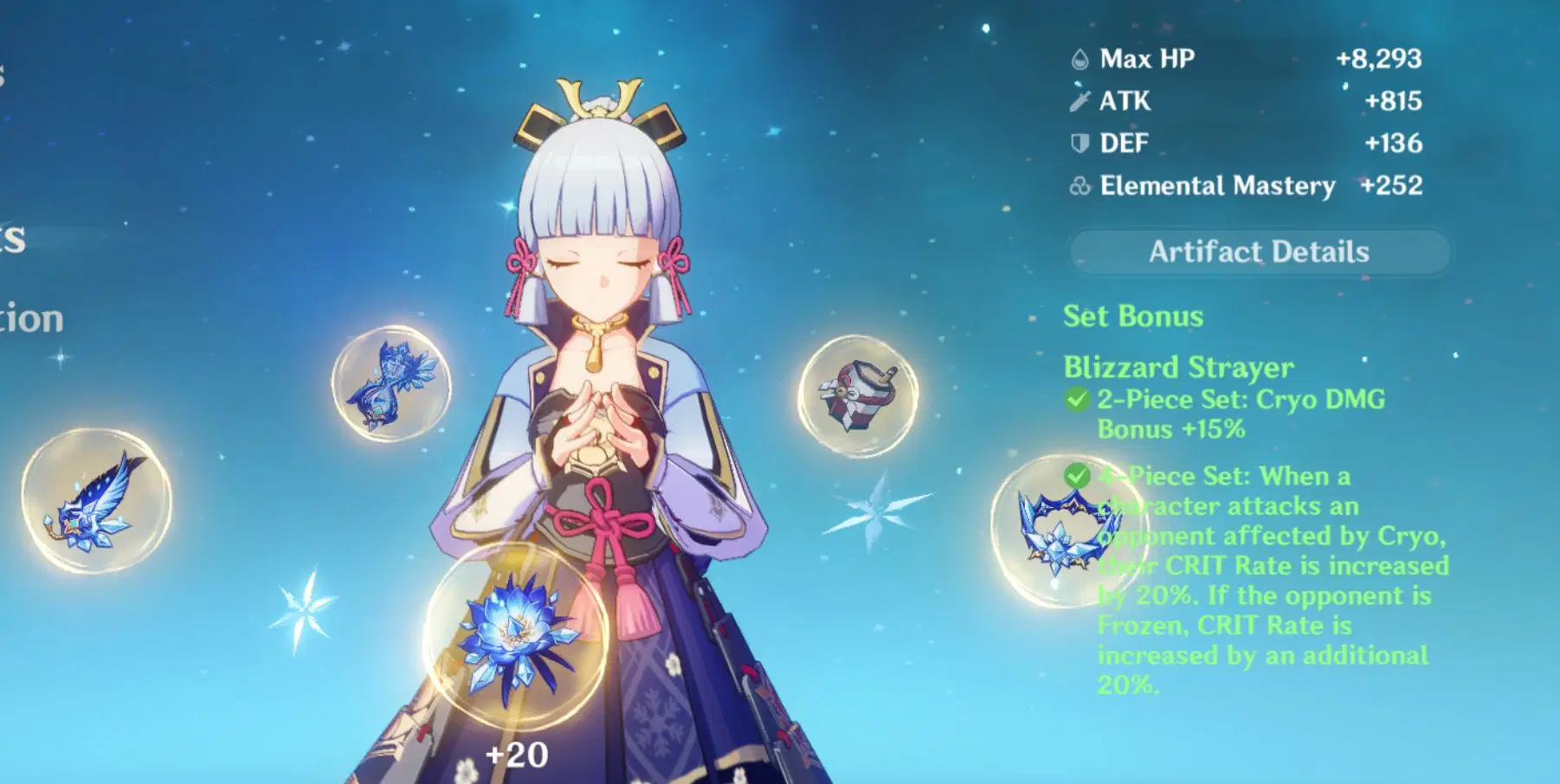
Task: Click the Set Bonus heading
Action: (1133, 315)
